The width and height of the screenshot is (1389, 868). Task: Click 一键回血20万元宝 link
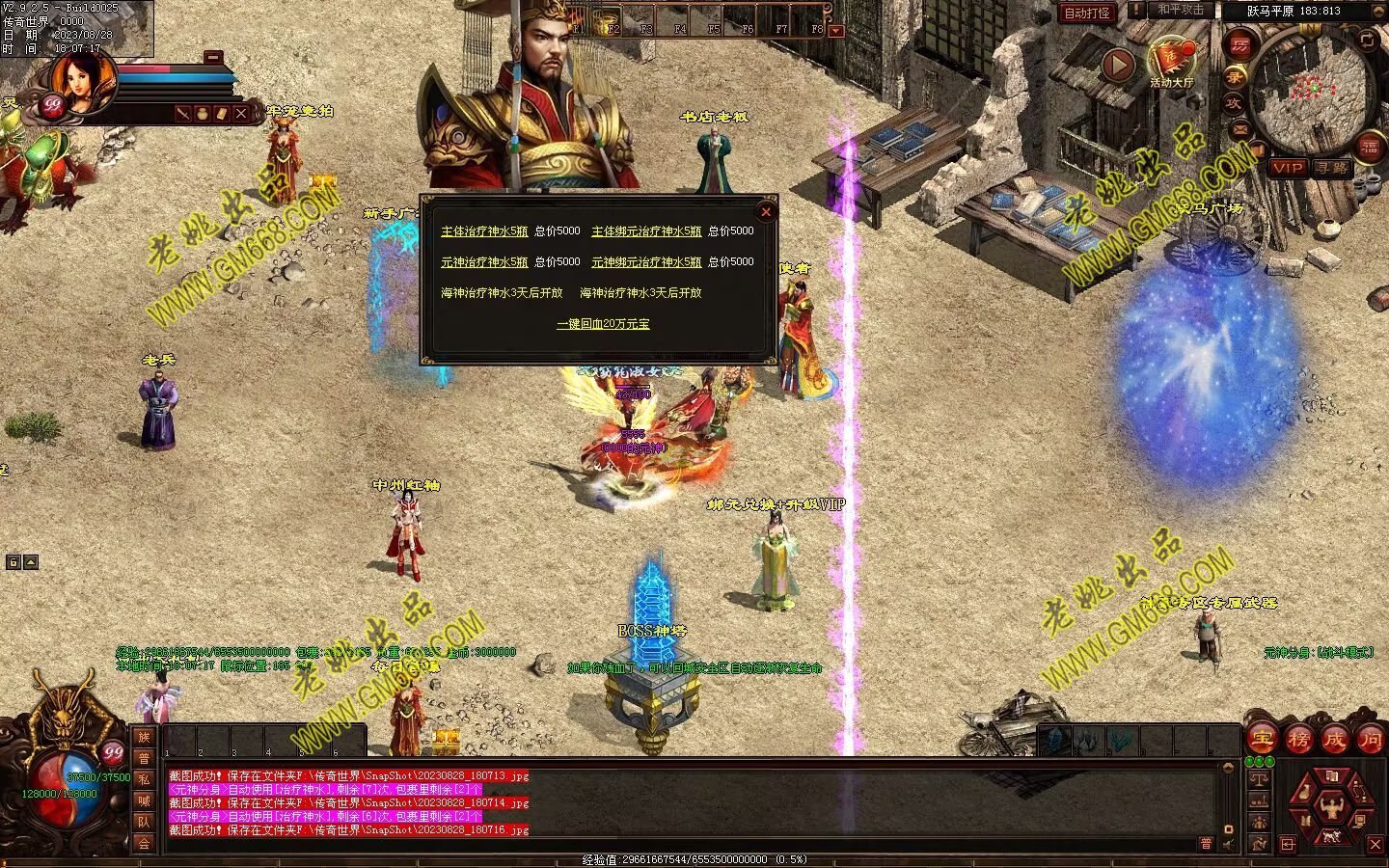tap(603, 324)
